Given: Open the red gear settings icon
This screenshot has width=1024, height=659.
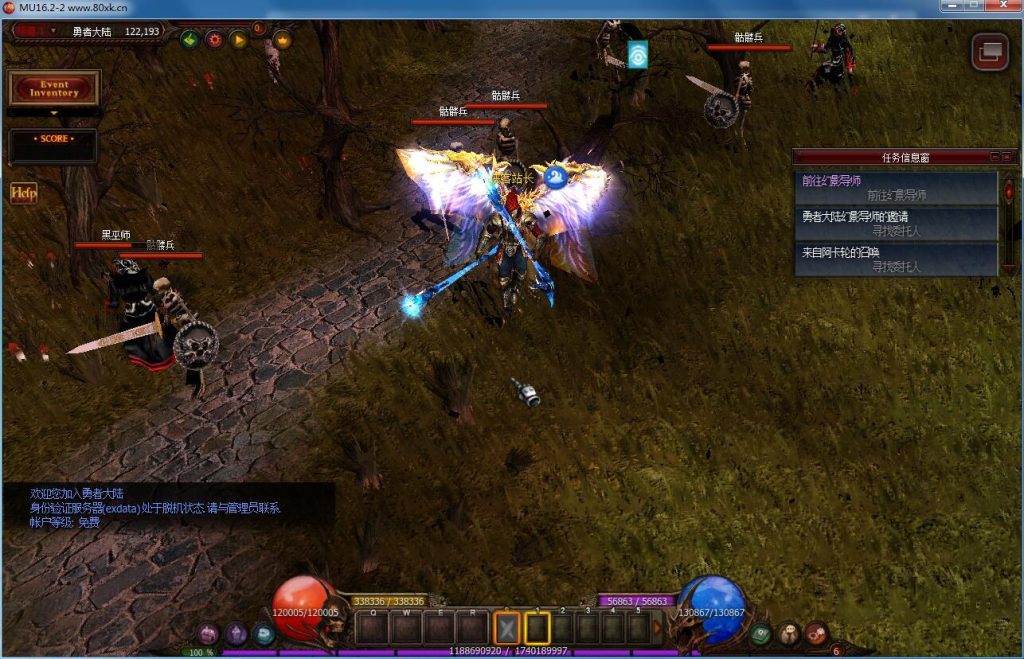Looking at the screenshot, I should pyautogui.click(x=214, y=40).
